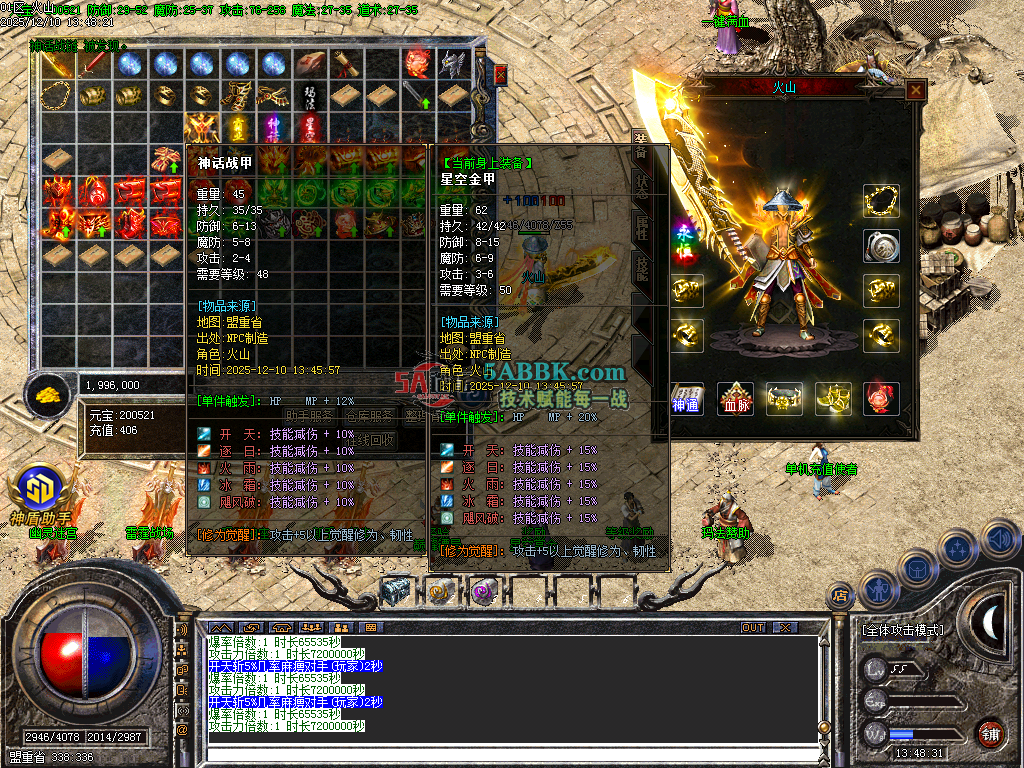Open the 血脉 bloodline button
Screen dimensions: 1024x768
[736, 399]
